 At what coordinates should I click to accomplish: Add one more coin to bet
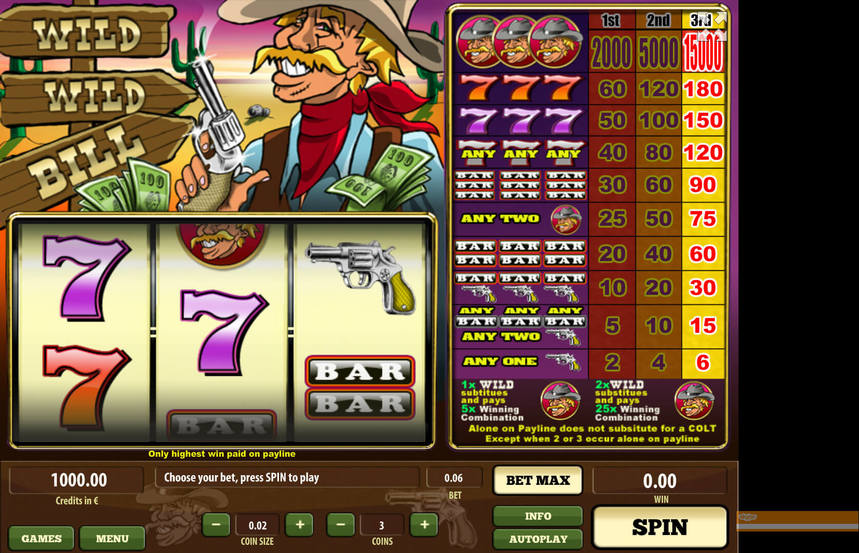pos(424,524)
